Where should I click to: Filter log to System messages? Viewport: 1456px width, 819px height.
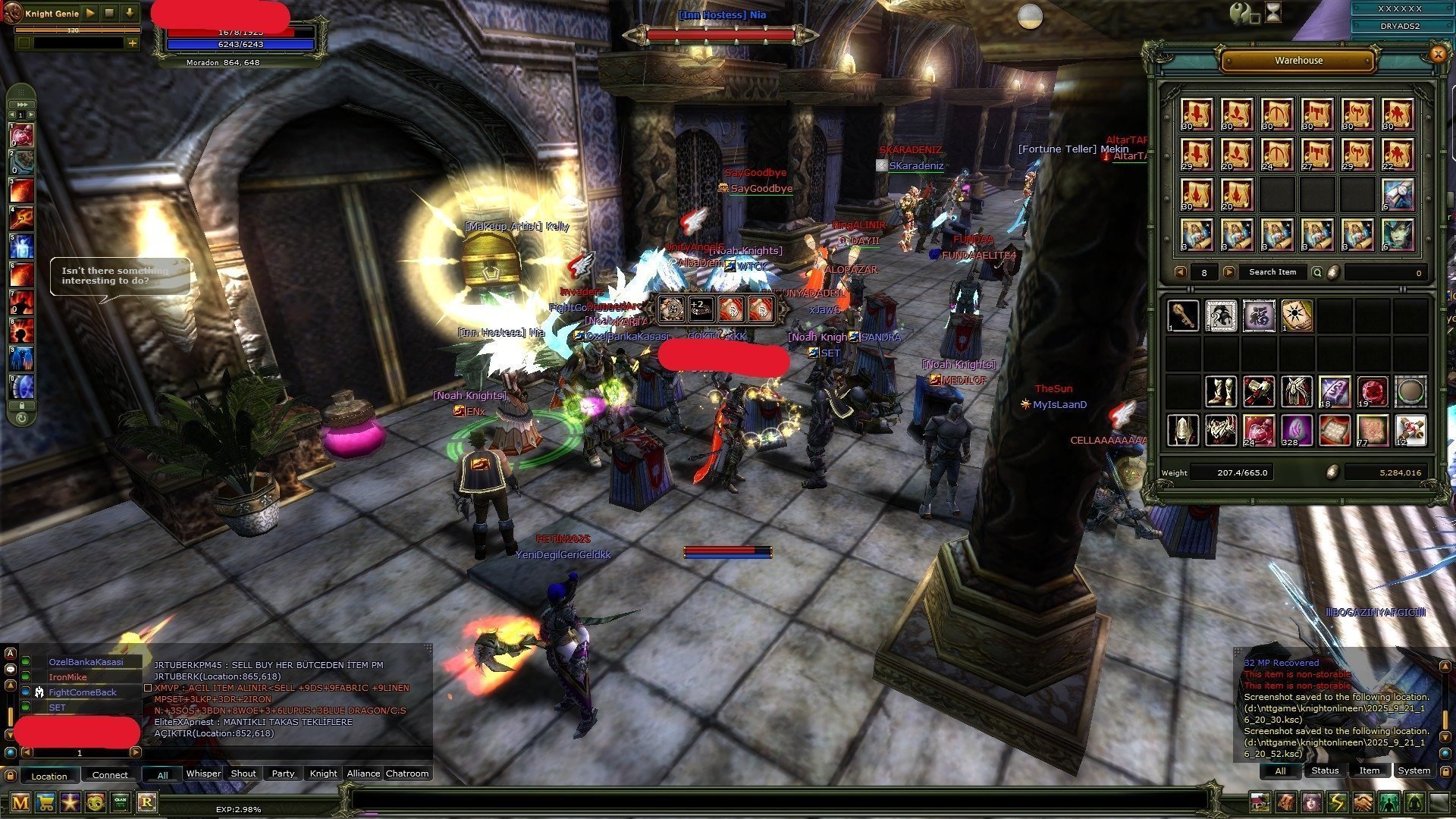point(1414,770)
